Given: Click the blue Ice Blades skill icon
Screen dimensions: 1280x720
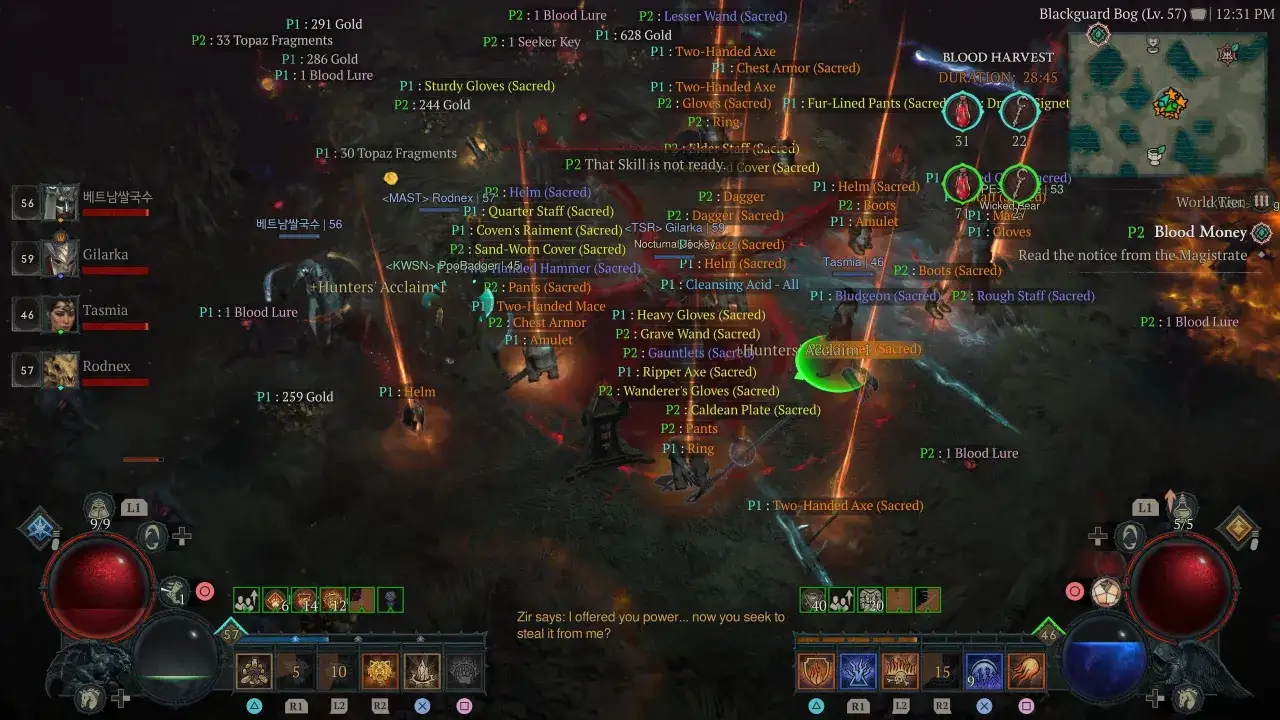Looking at the screenshot, I should (x=857, y=670).
